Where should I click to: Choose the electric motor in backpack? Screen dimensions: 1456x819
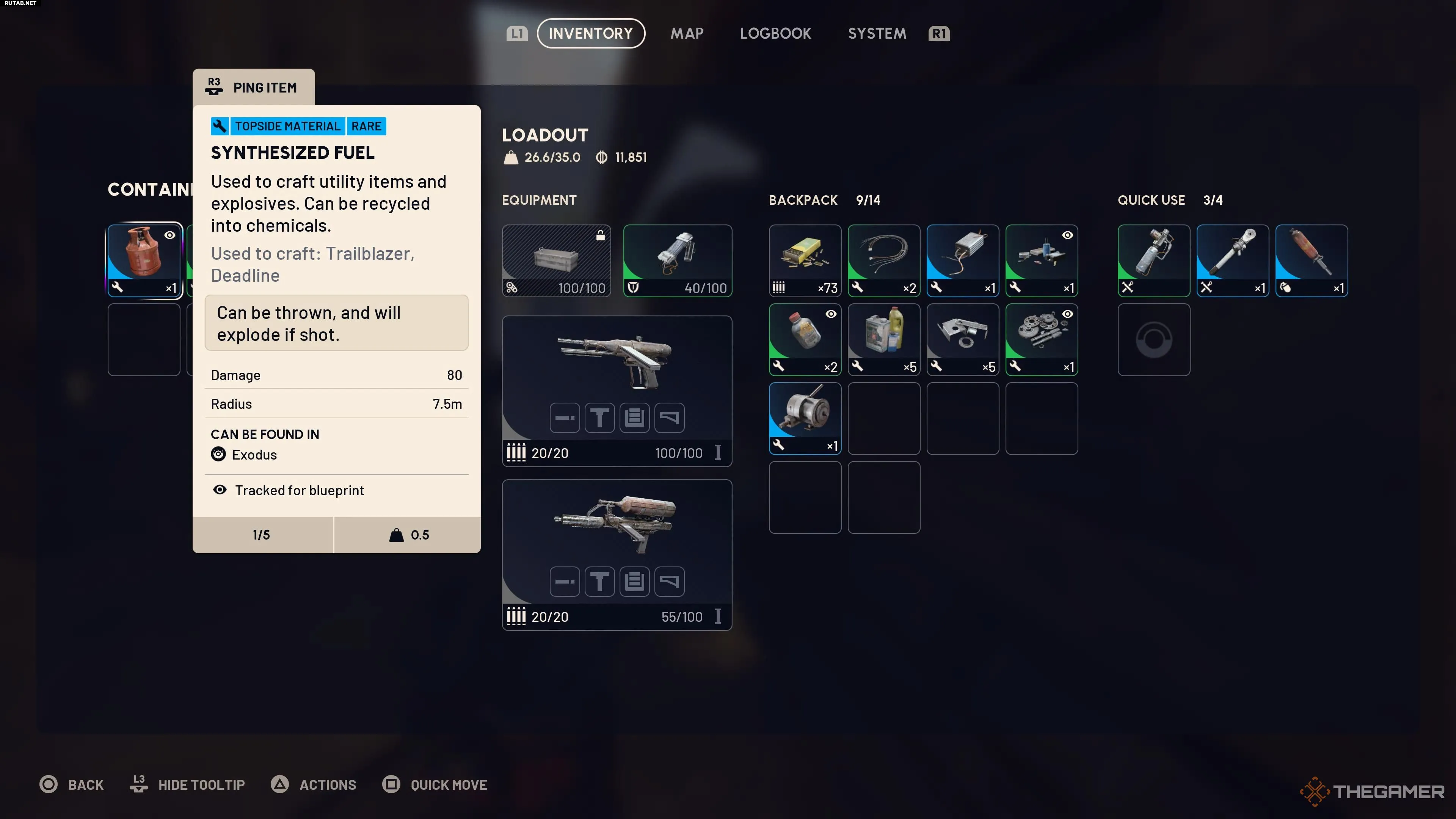(x=804, y=418)
